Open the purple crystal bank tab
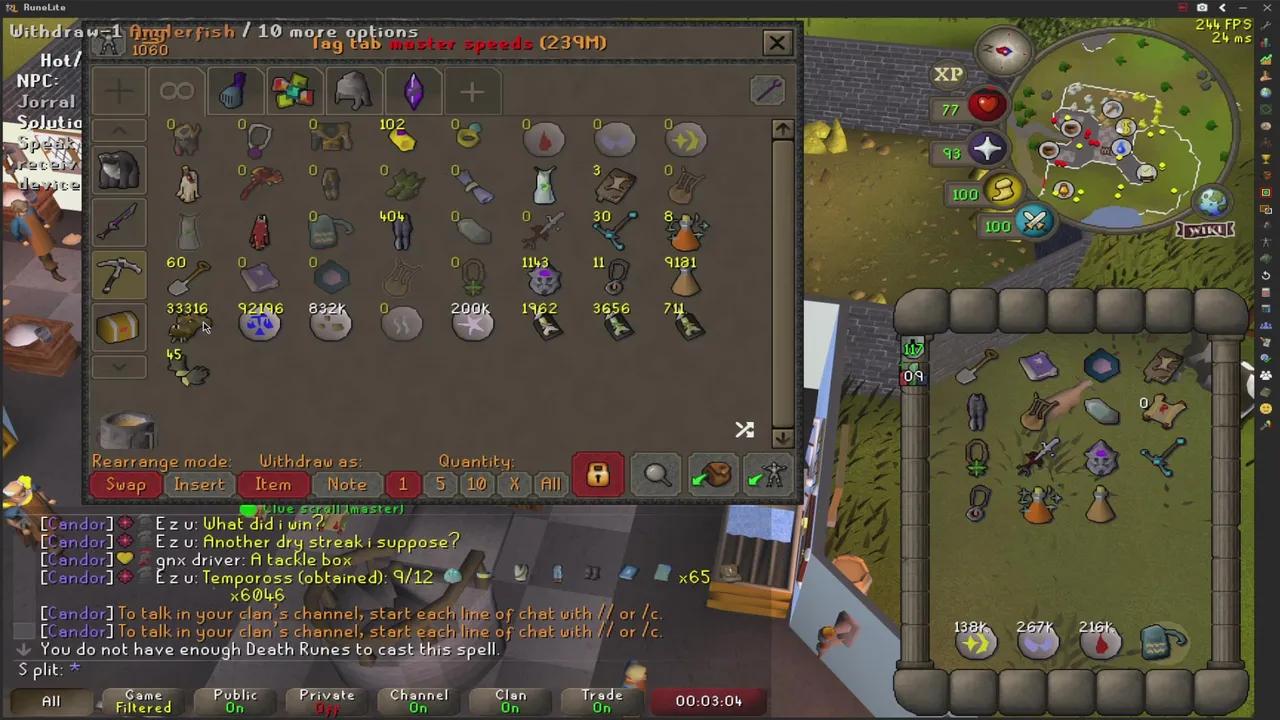This screenshot has width=1280, height=720. (x=413, y=91)
